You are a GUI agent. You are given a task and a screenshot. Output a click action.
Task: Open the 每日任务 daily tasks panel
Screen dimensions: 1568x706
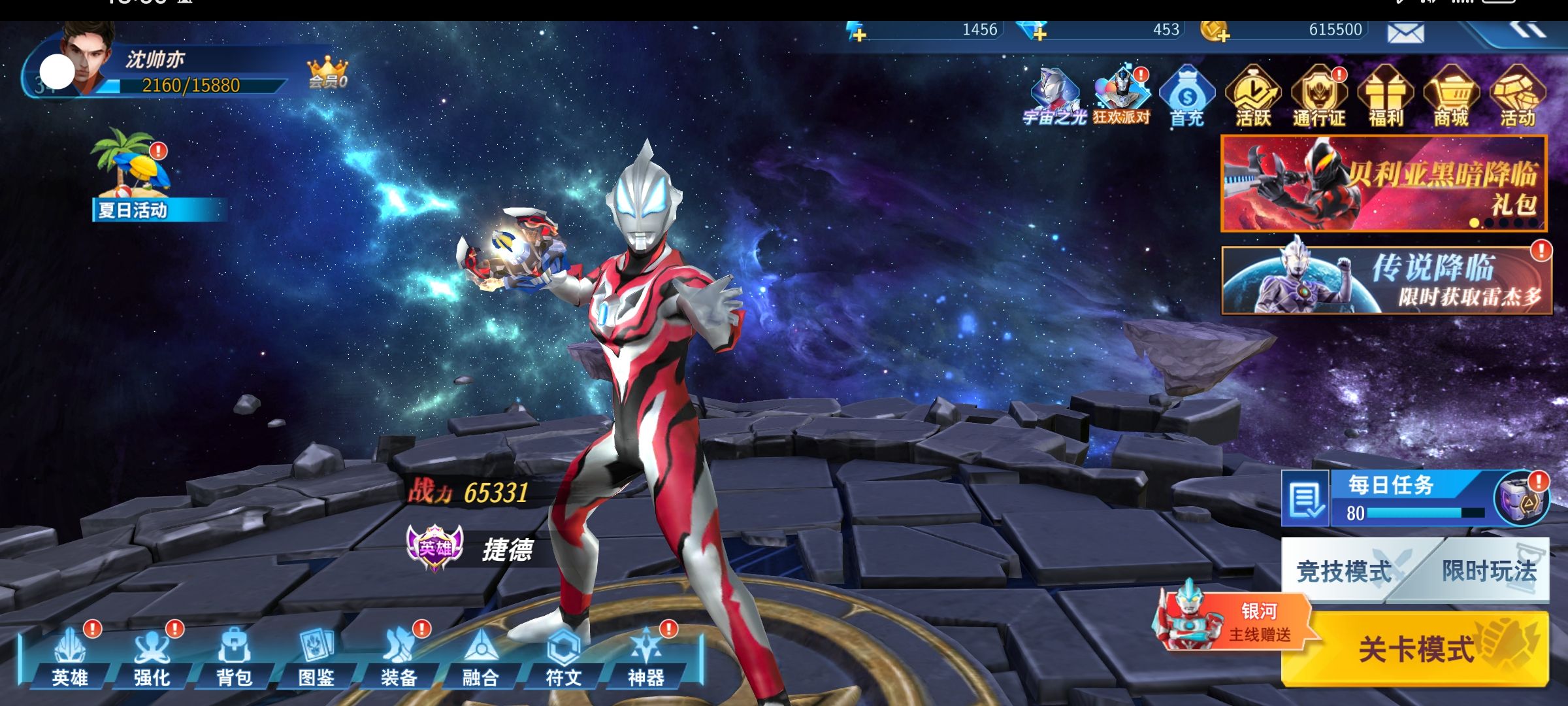pyautogui.click(x=1392, y=497)
